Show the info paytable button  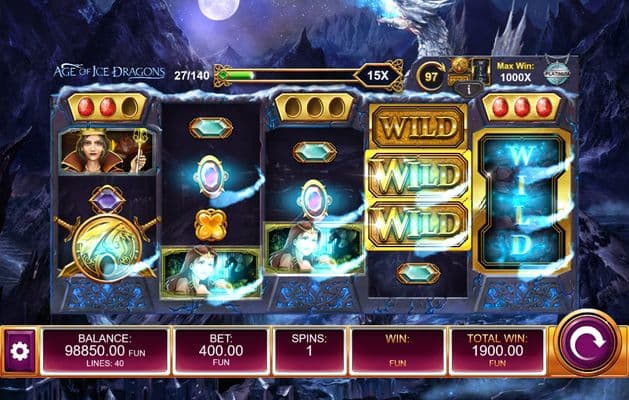coord(469,89)
